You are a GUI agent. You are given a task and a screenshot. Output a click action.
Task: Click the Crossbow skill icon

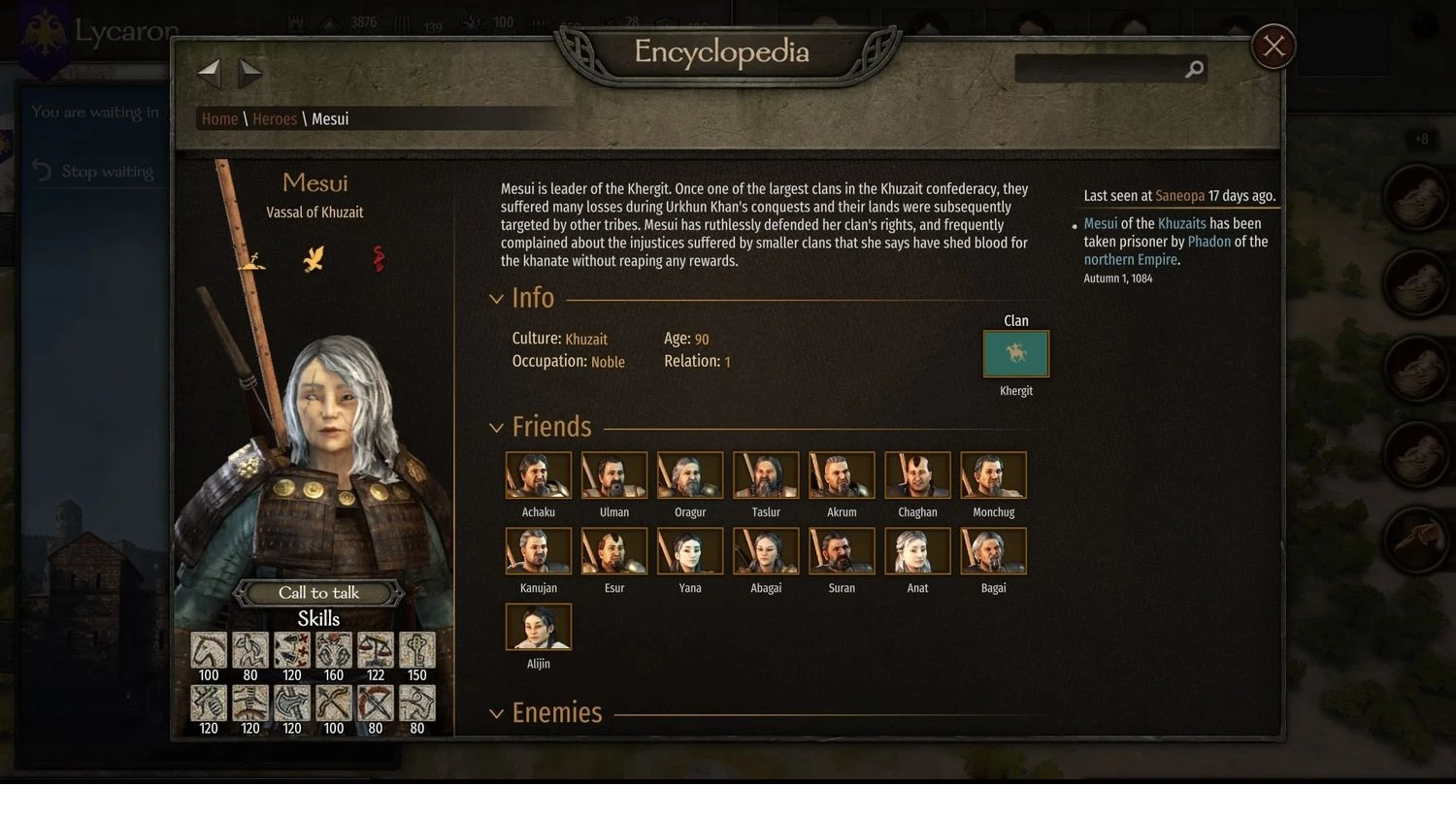pyautogui.click(x=375, y=704)
